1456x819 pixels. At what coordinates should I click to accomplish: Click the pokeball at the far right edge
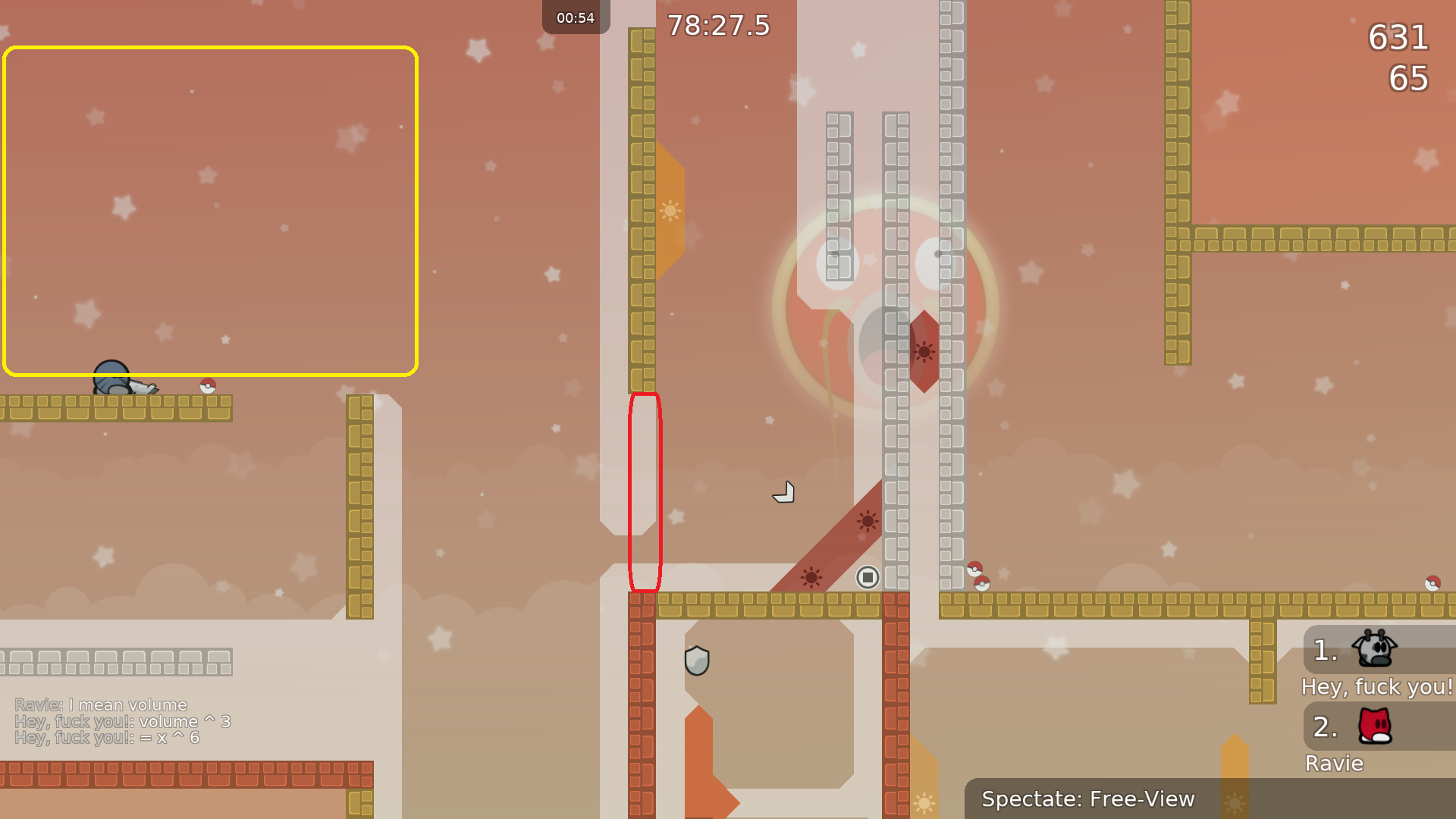point(1433,582)
